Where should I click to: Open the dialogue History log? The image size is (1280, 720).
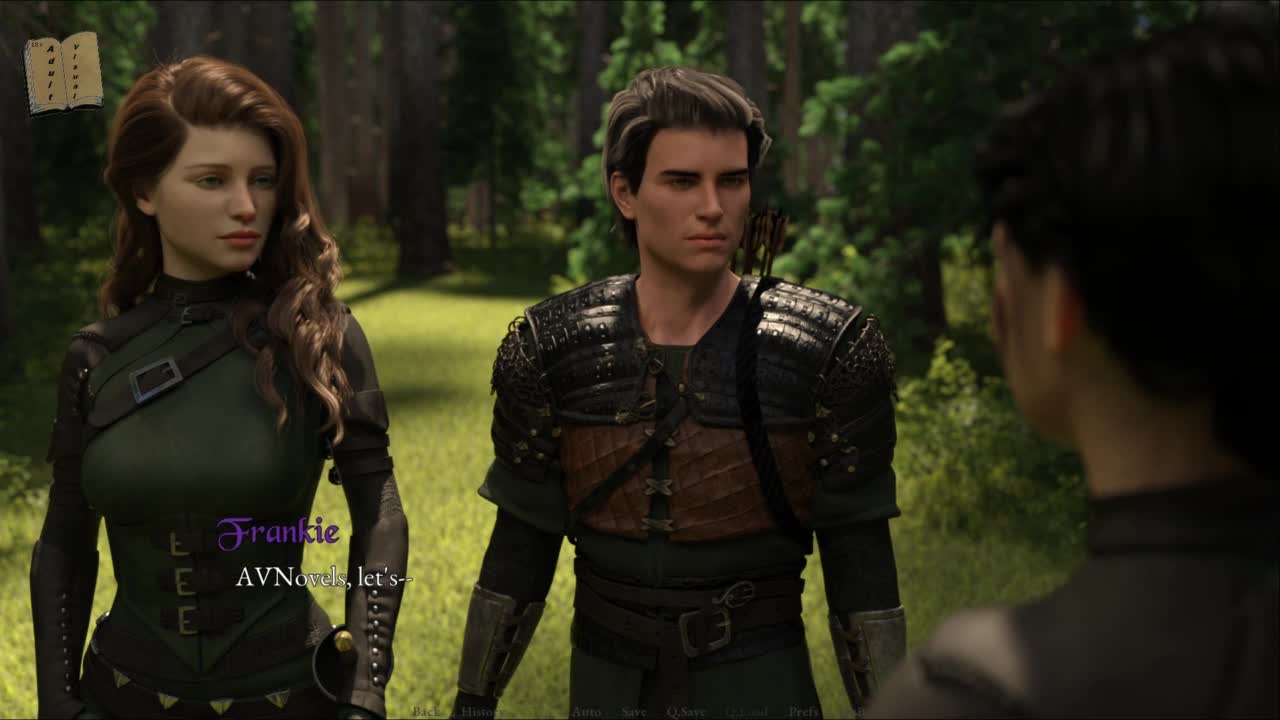click(482, 711)
